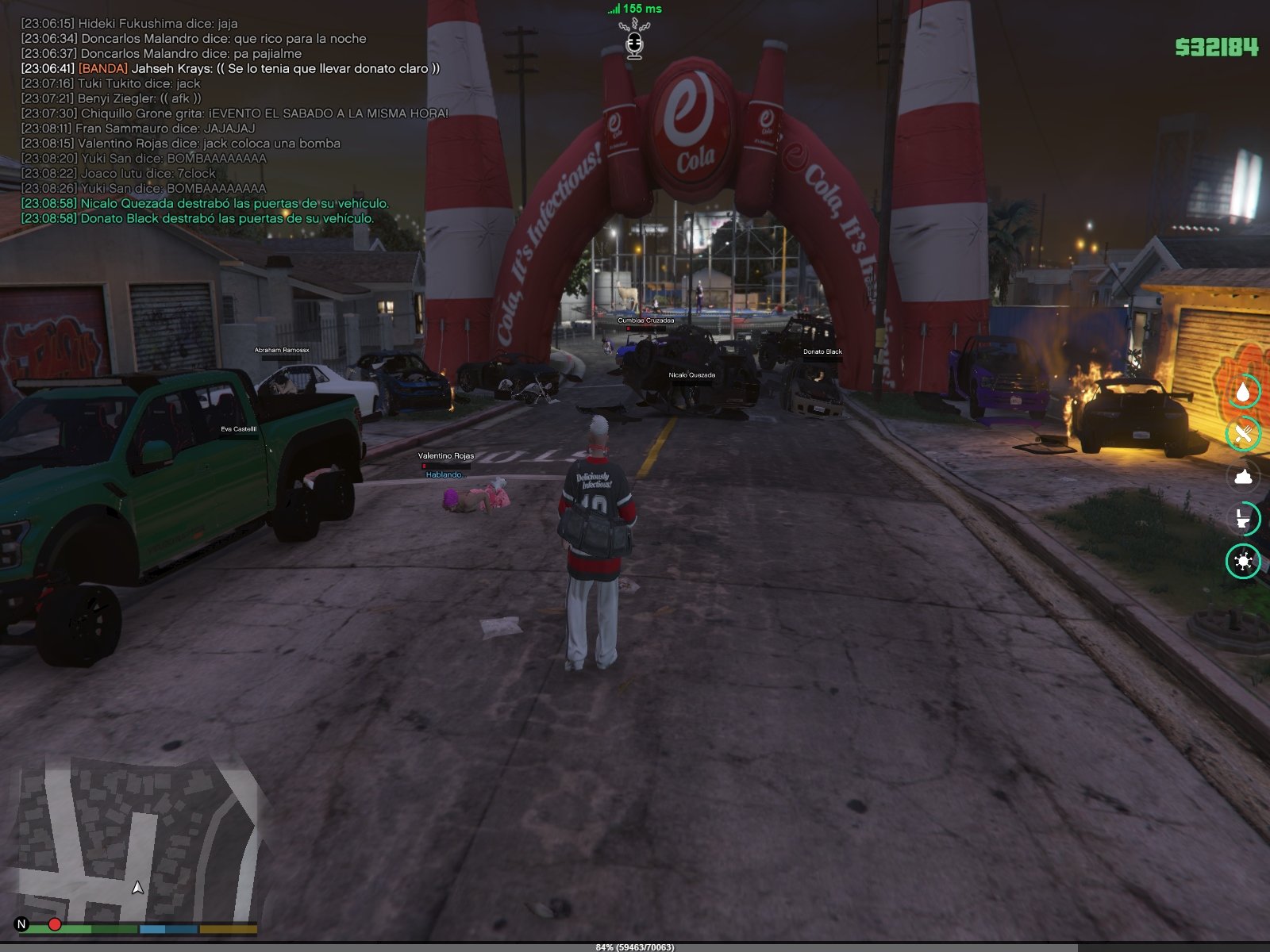The height and width of the screenshot is (952, 1270).
Task: Click the north compass marker on minimap
Action: (21, 924)
